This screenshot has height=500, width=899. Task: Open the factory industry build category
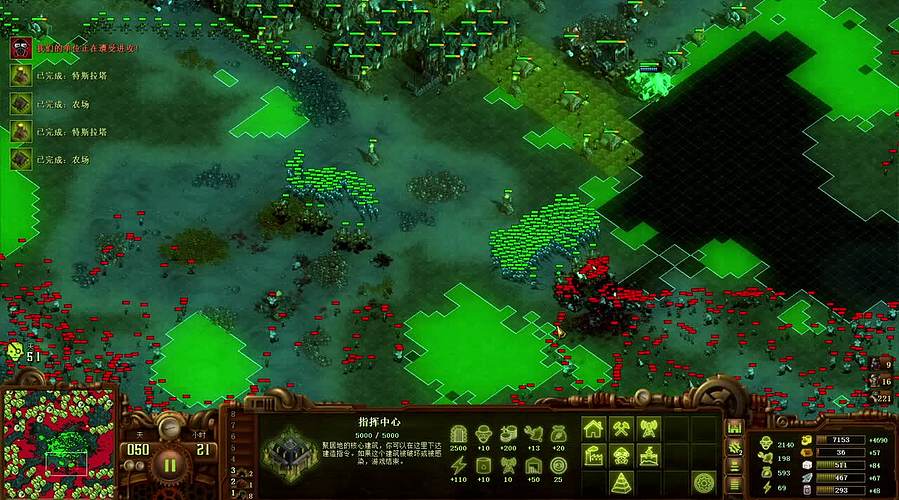coord(593,456)
